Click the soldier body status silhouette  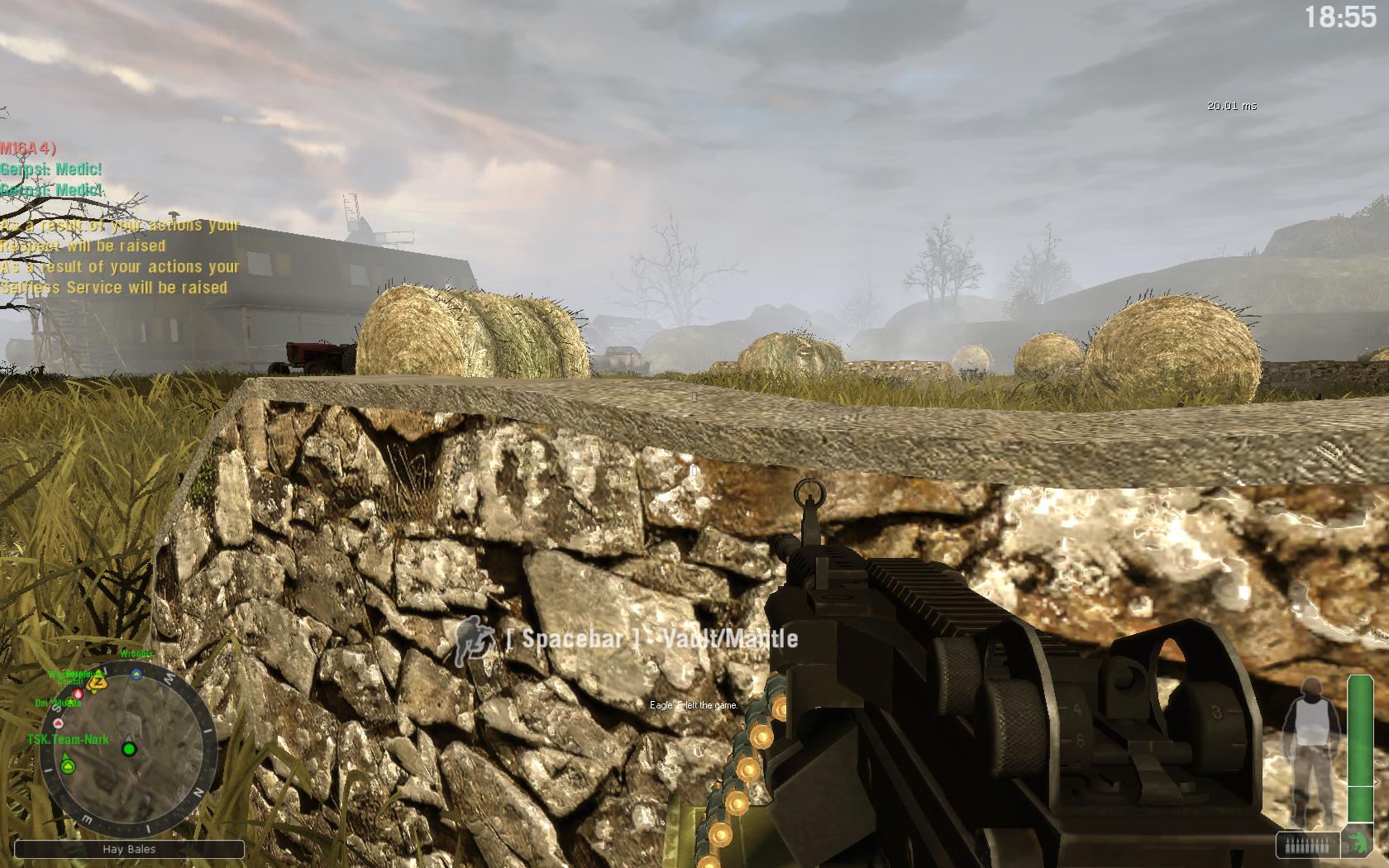point(1308,748)
